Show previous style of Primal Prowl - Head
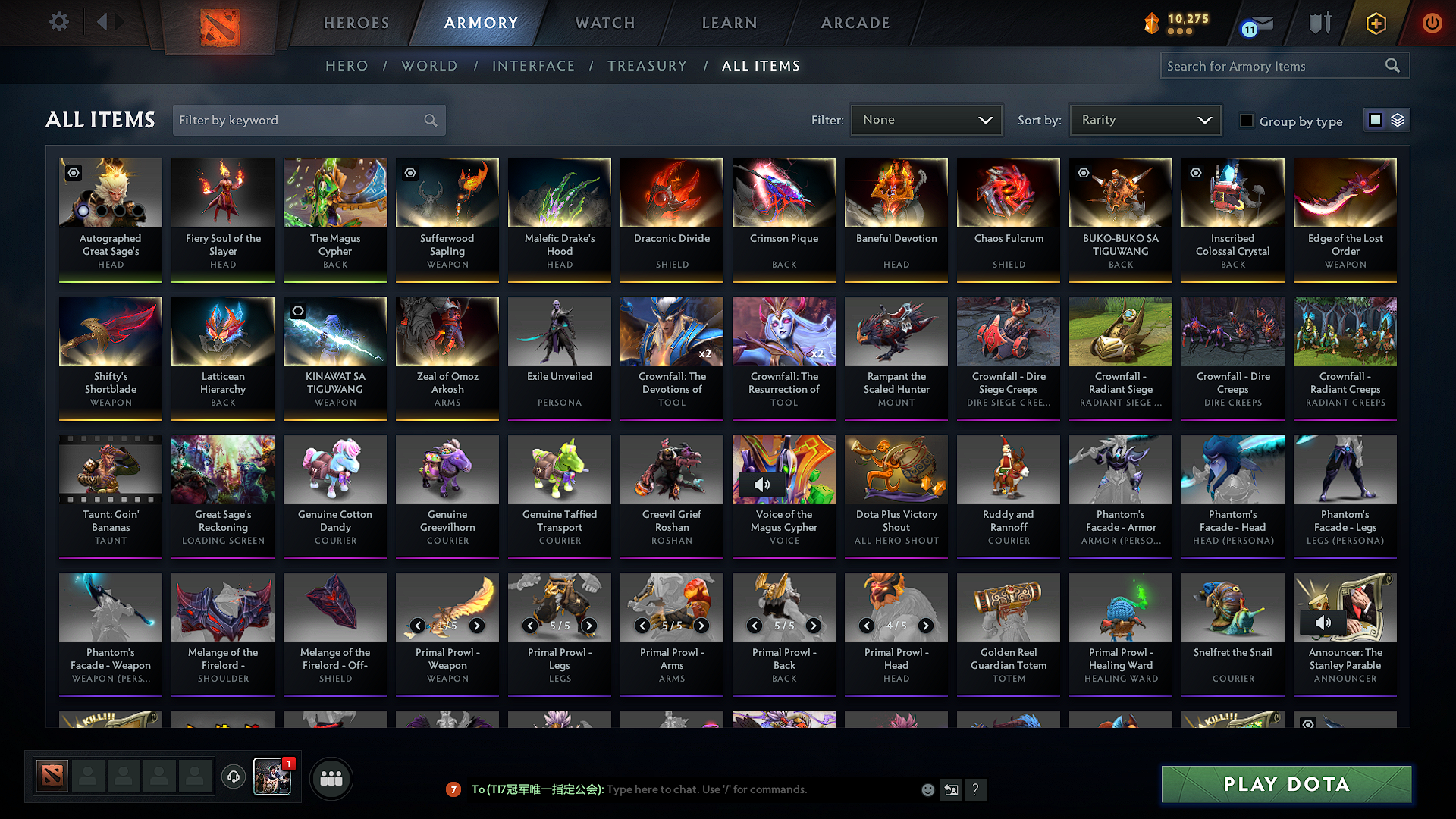 coord(867,626)
